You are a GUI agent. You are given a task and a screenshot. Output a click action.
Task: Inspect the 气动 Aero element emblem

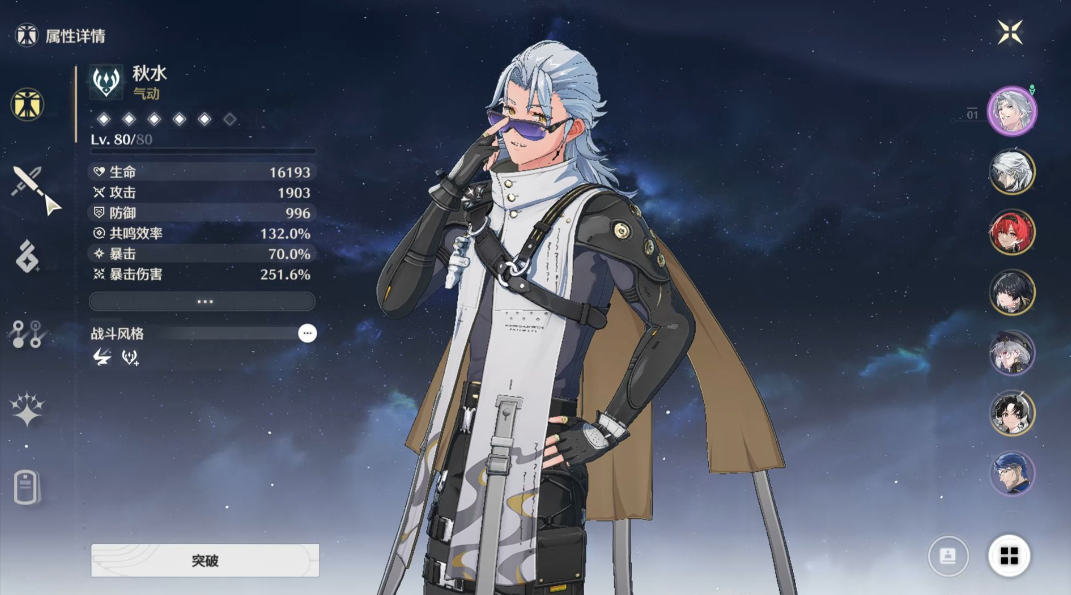[x=106, y=82]
